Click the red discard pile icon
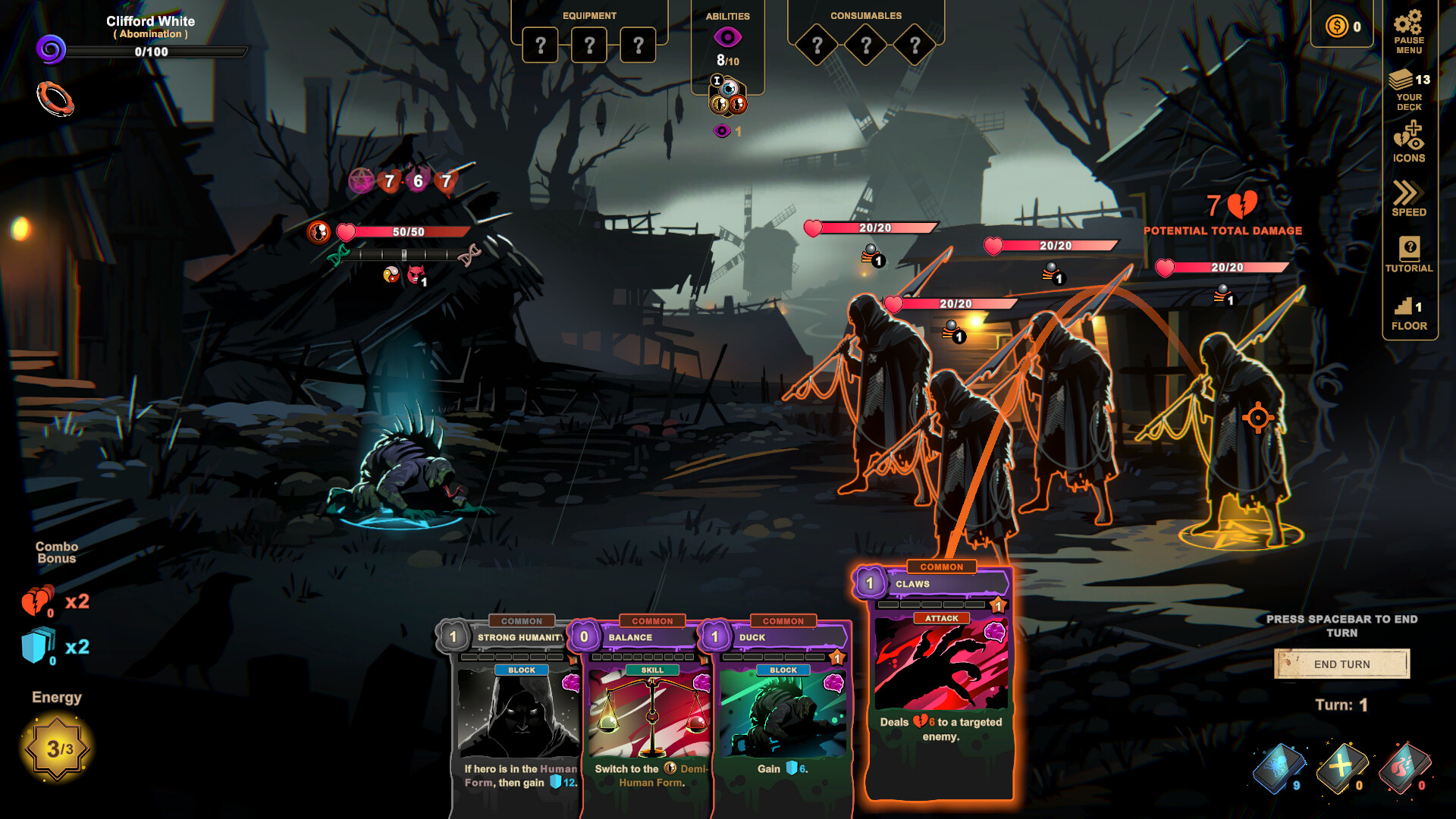The height and width of the screenshot is (819, 1456). click(1404, 768)
